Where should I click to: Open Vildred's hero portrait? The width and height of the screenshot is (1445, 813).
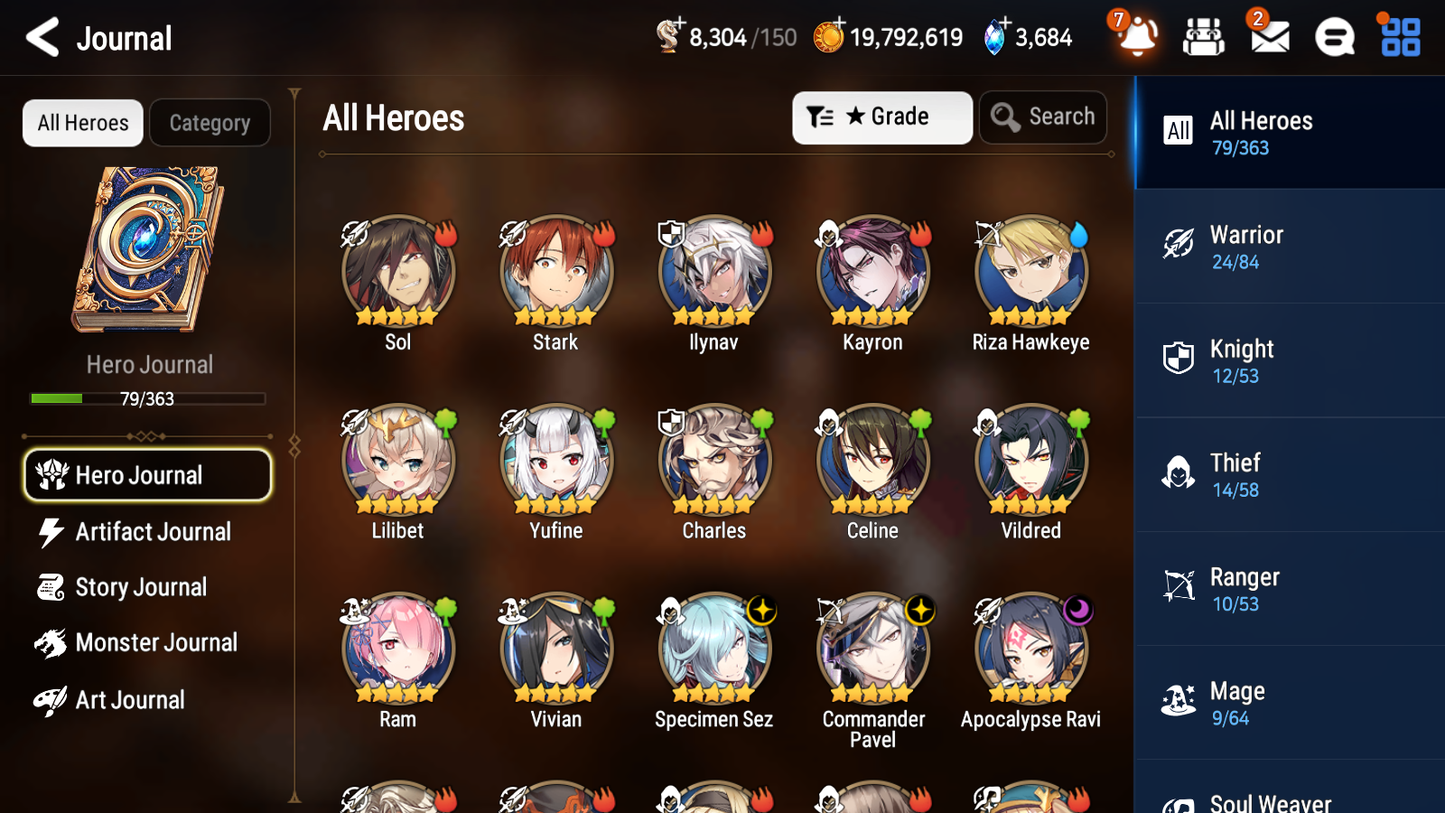coord(1030,461)
